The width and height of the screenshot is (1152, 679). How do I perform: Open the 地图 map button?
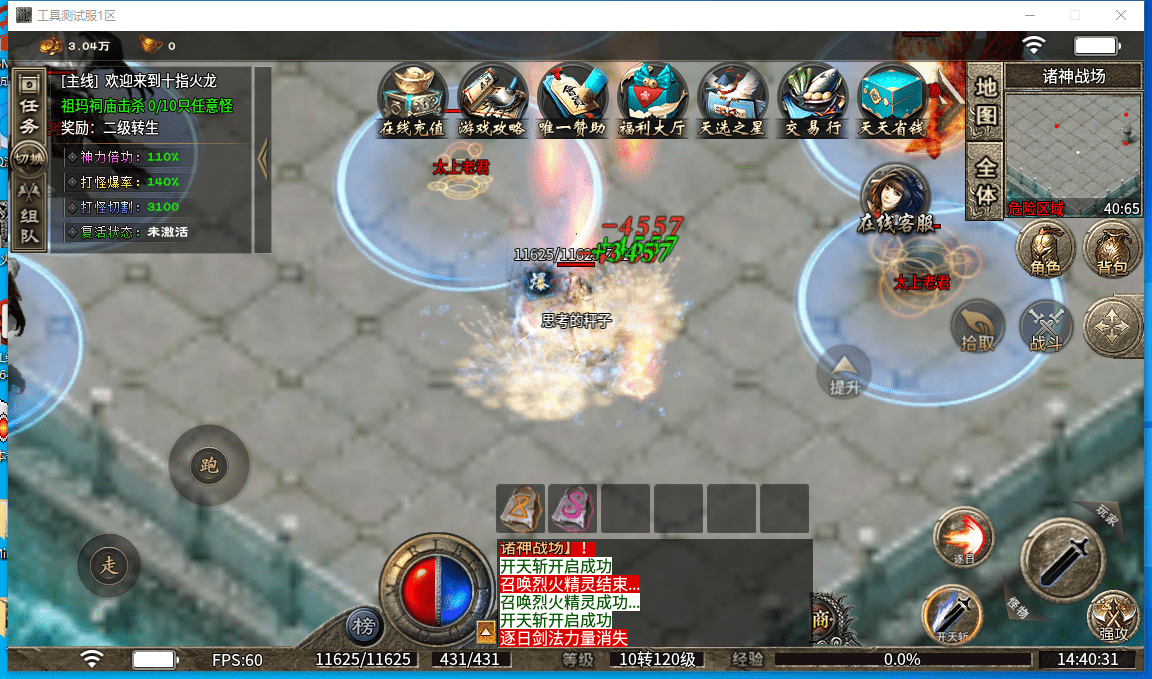tap(986, 101)
